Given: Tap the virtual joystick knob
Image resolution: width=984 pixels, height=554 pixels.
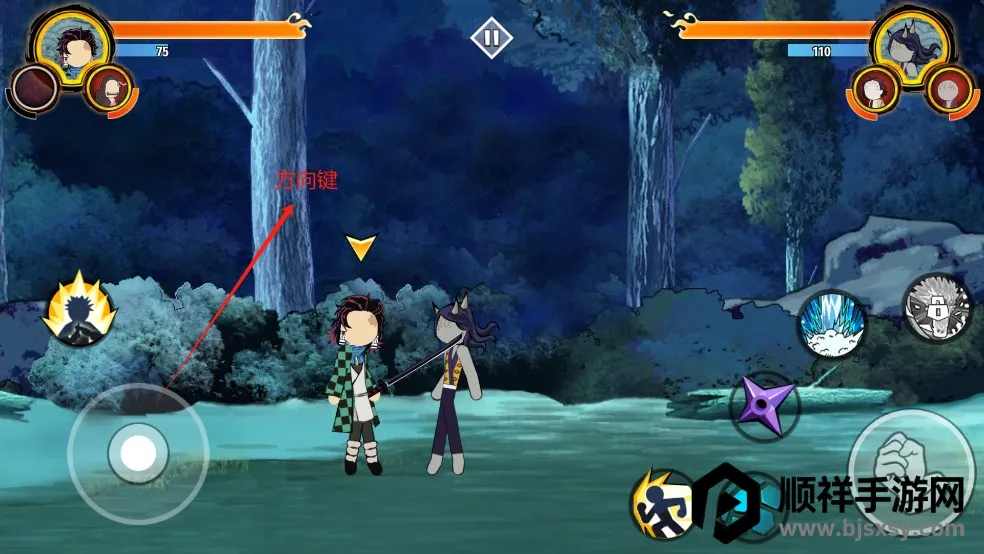Looking at the screenshot, I should [137, 454].
